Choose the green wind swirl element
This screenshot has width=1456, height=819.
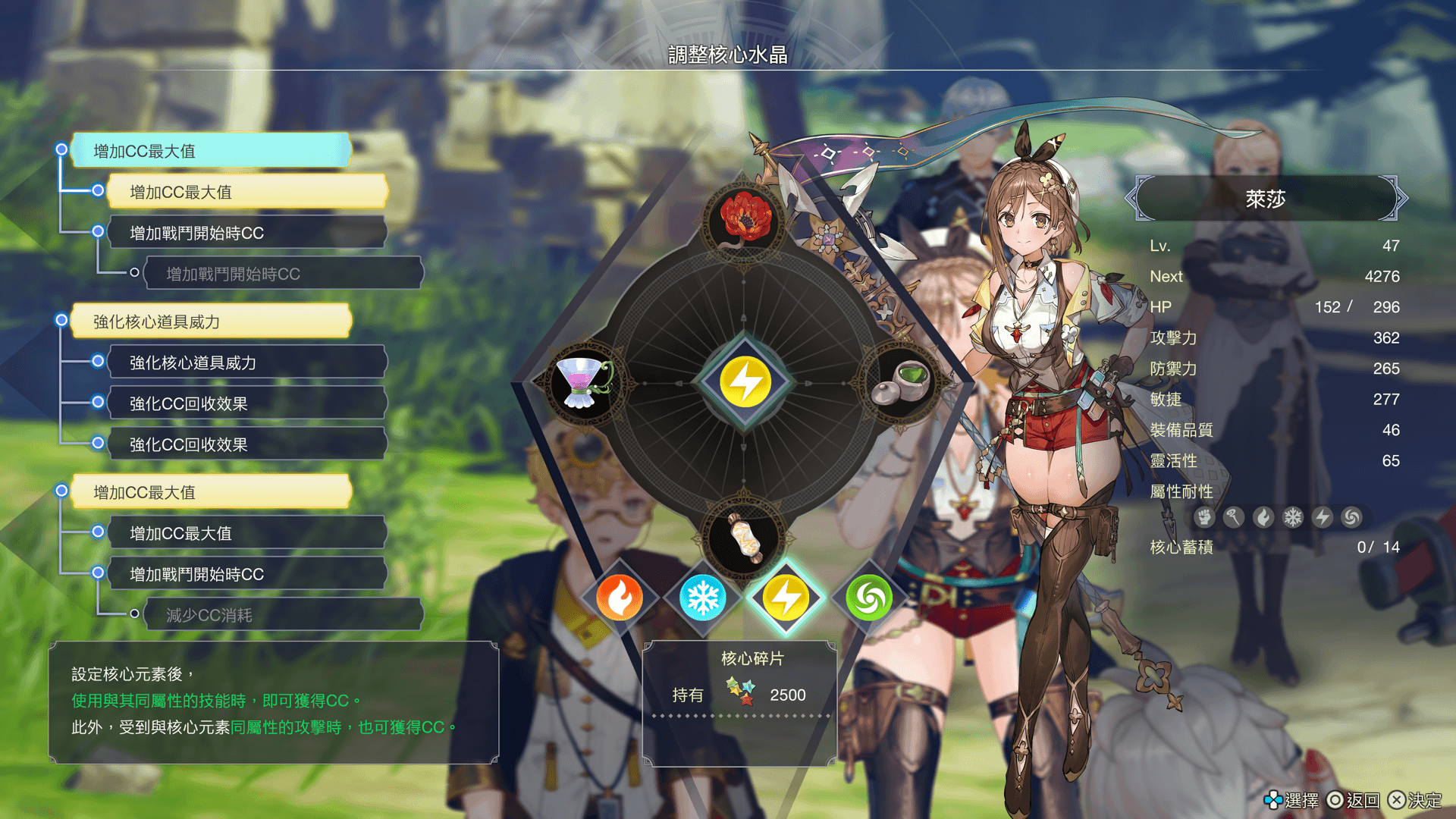point(869,598)
